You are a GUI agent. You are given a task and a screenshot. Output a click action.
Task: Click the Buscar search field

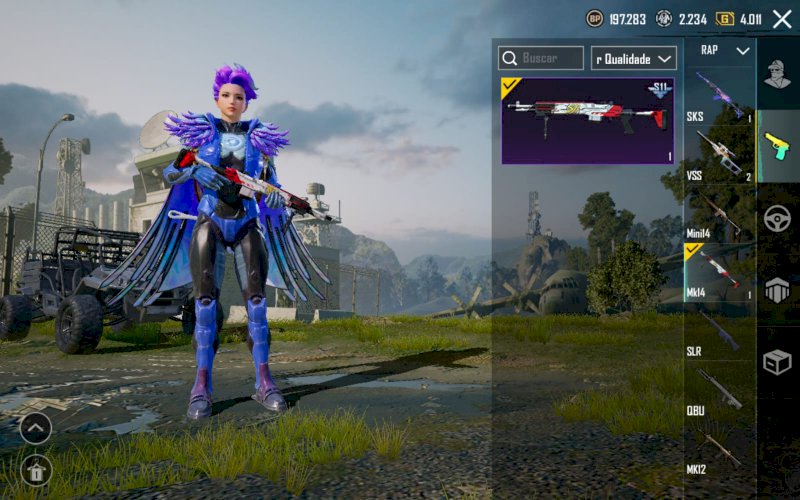(541, 58)
